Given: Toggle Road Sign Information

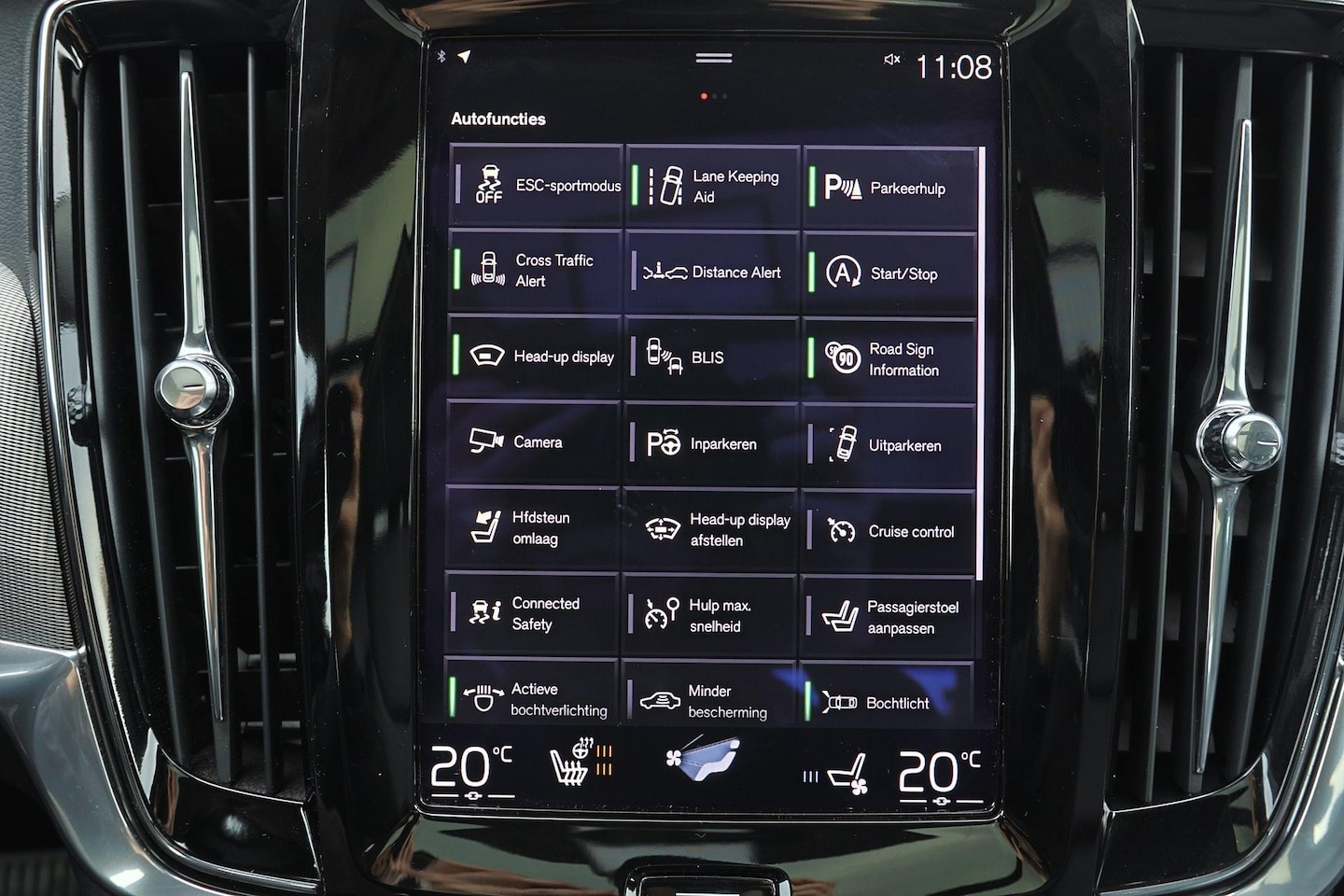Looking at the screenshot, I should pyautogui.click(x=888, y=359).
